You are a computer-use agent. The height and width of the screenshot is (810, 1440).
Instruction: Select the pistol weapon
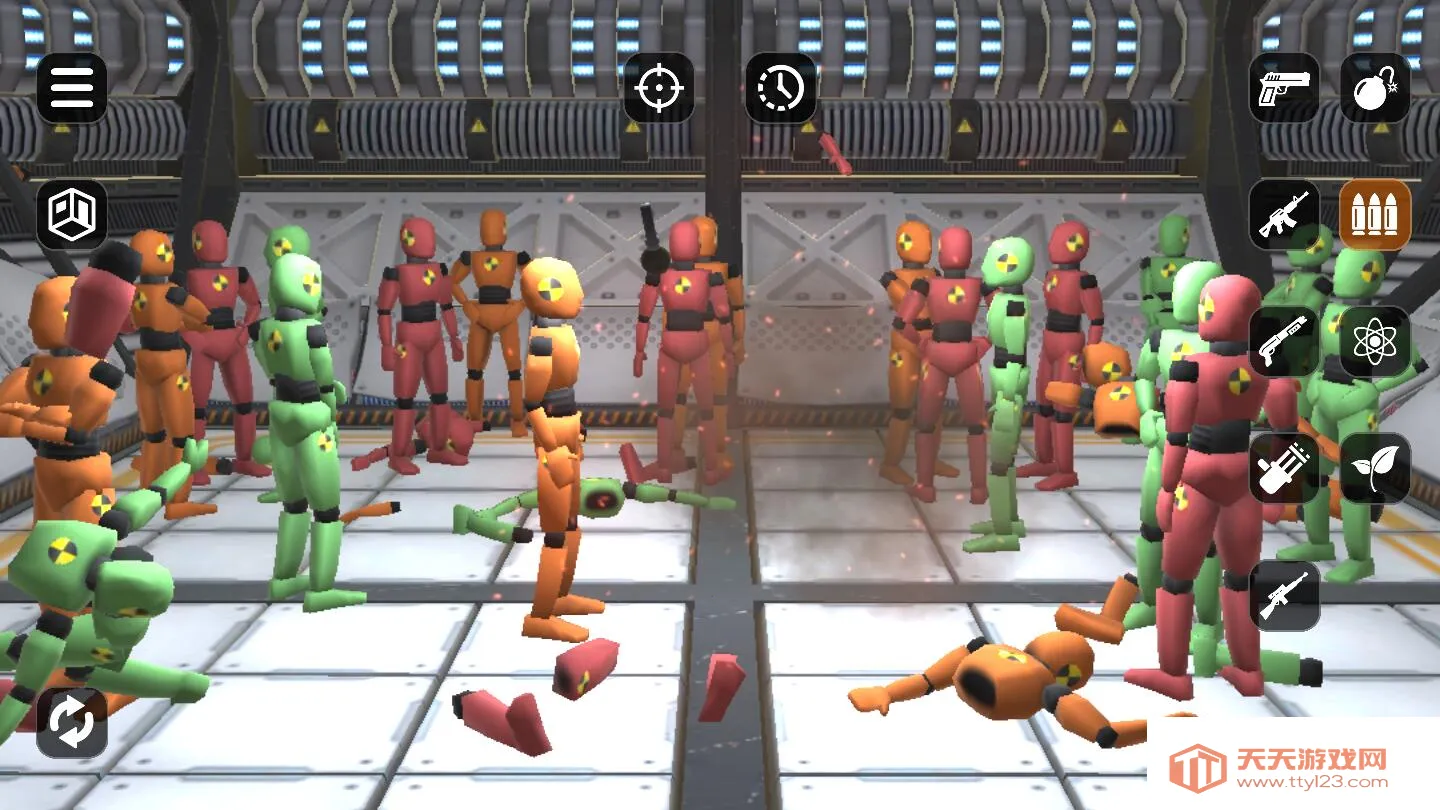point(1284,88)
